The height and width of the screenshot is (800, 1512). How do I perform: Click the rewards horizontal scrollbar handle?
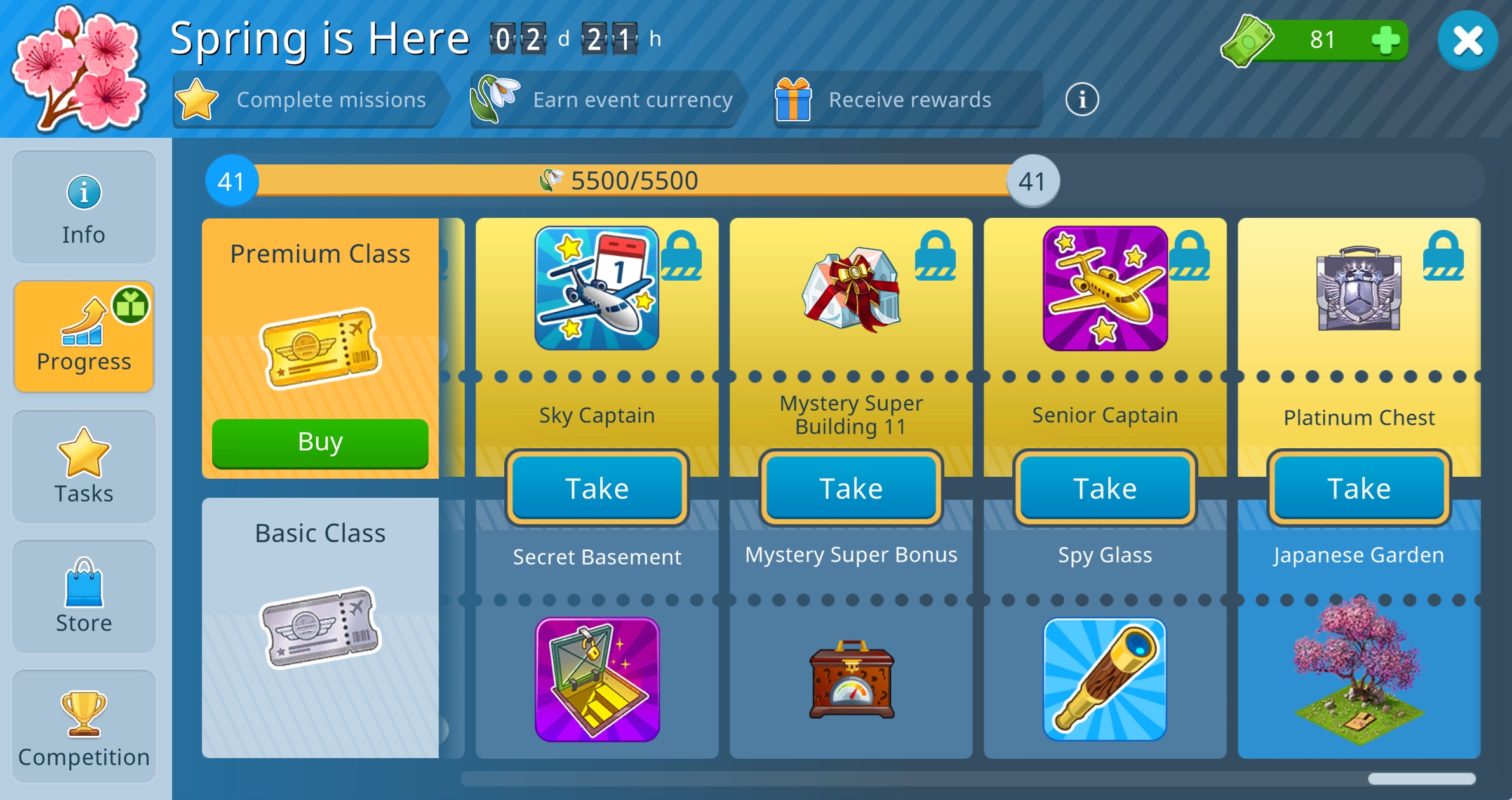coord(1421,779)
